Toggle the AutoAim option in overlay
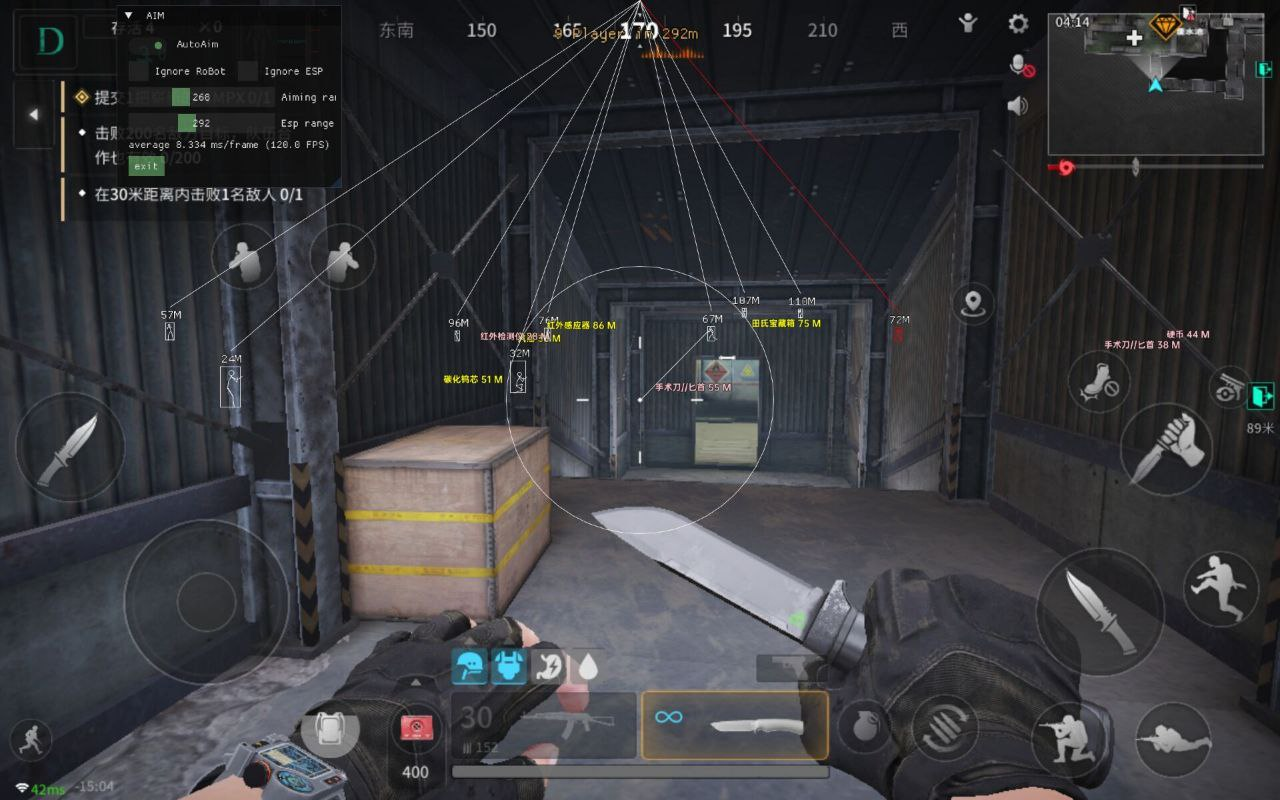1280x800 pixels. (158, 45)
